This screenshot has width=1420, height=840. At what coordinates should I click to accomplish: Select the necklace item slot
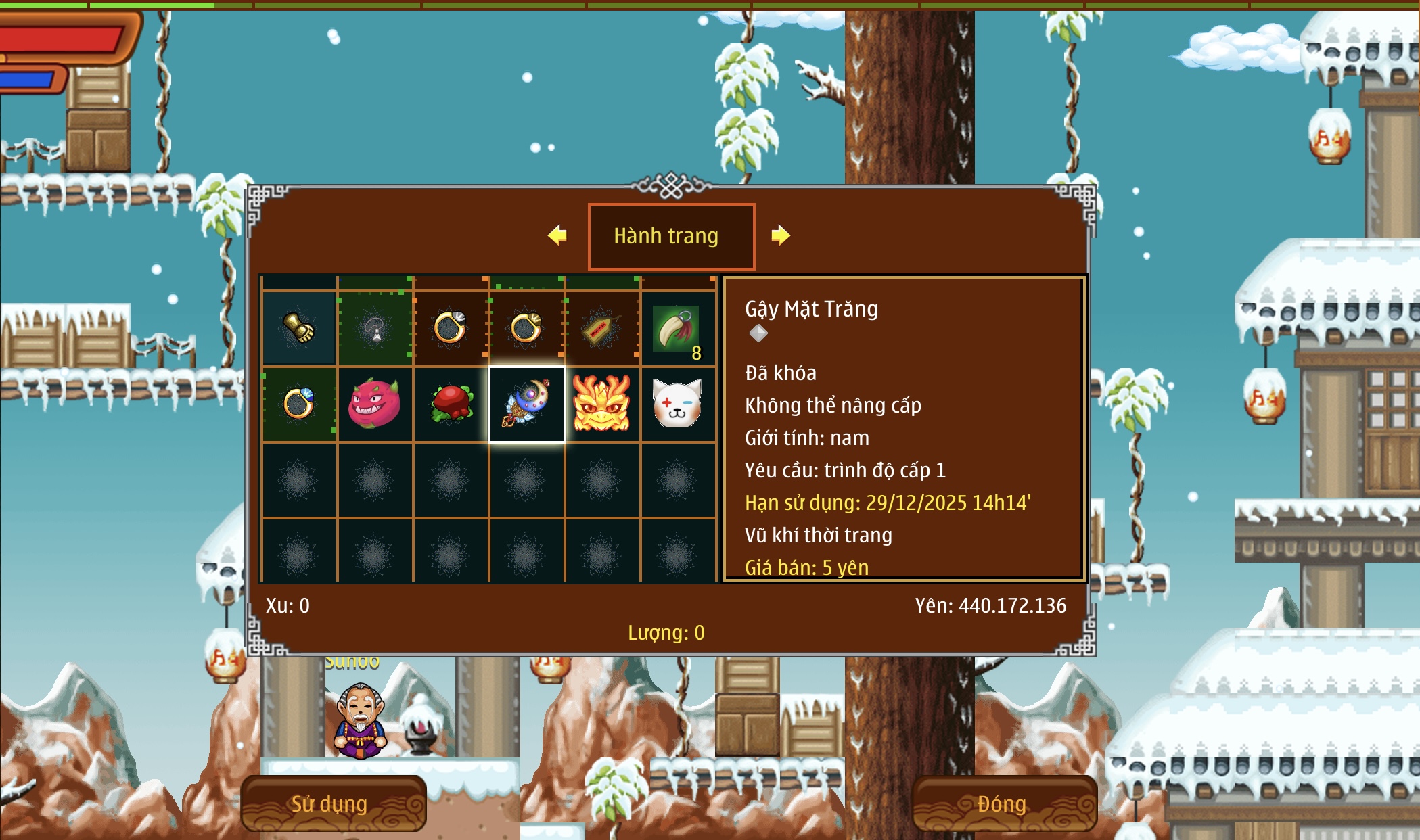pos(375,329)
